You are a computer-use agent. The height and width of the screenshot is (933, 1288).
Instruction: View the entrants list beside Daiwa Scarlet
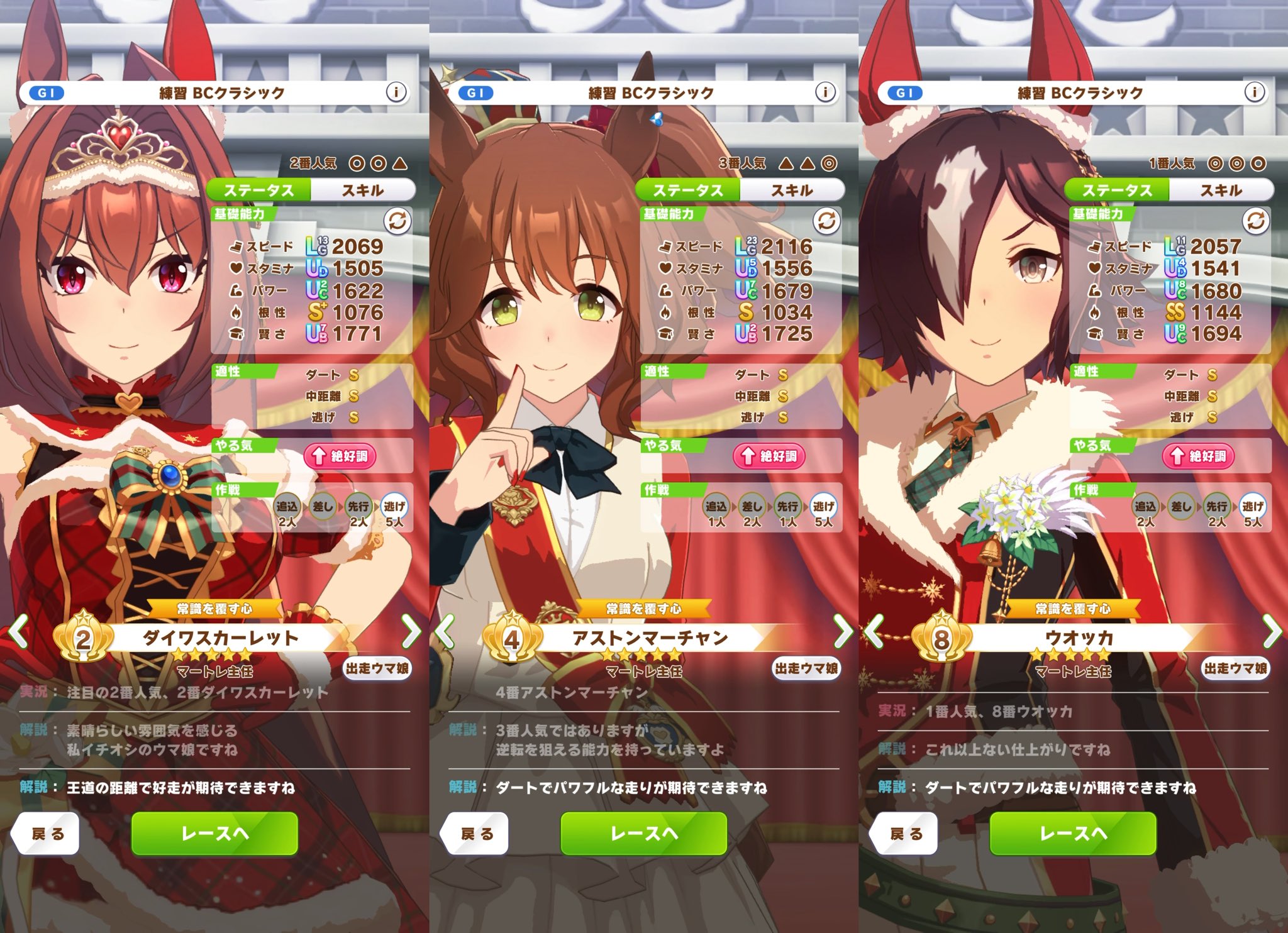(x=377, y=668)
